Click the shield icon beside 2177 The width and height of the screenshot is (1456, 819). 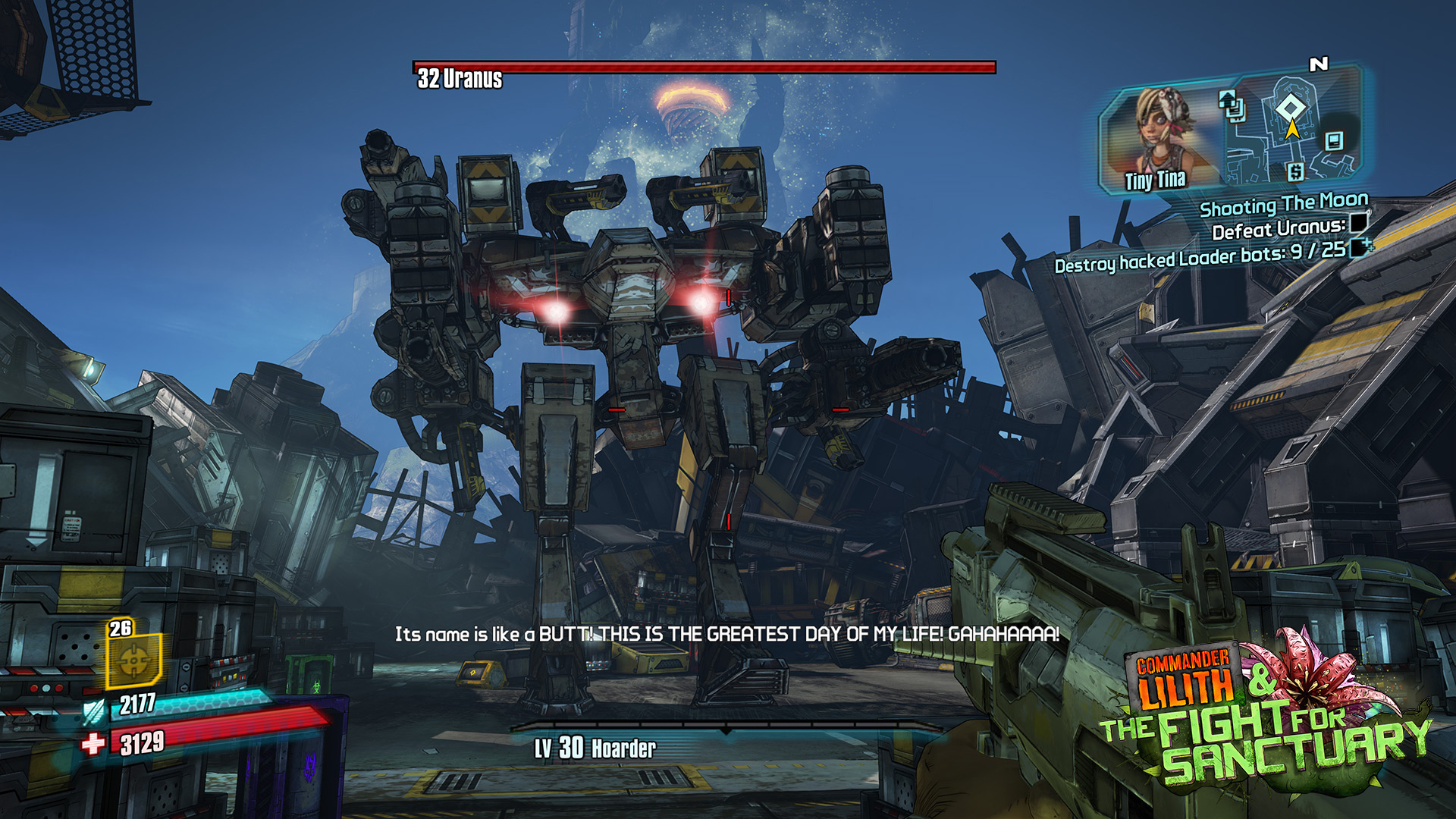(94, 711)
